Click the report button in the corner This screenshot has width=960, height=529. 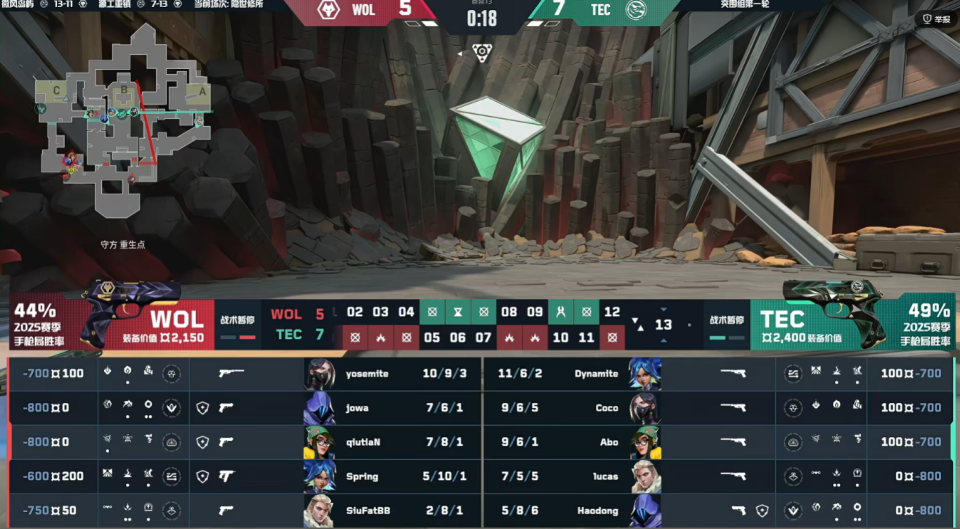point(936,18)
